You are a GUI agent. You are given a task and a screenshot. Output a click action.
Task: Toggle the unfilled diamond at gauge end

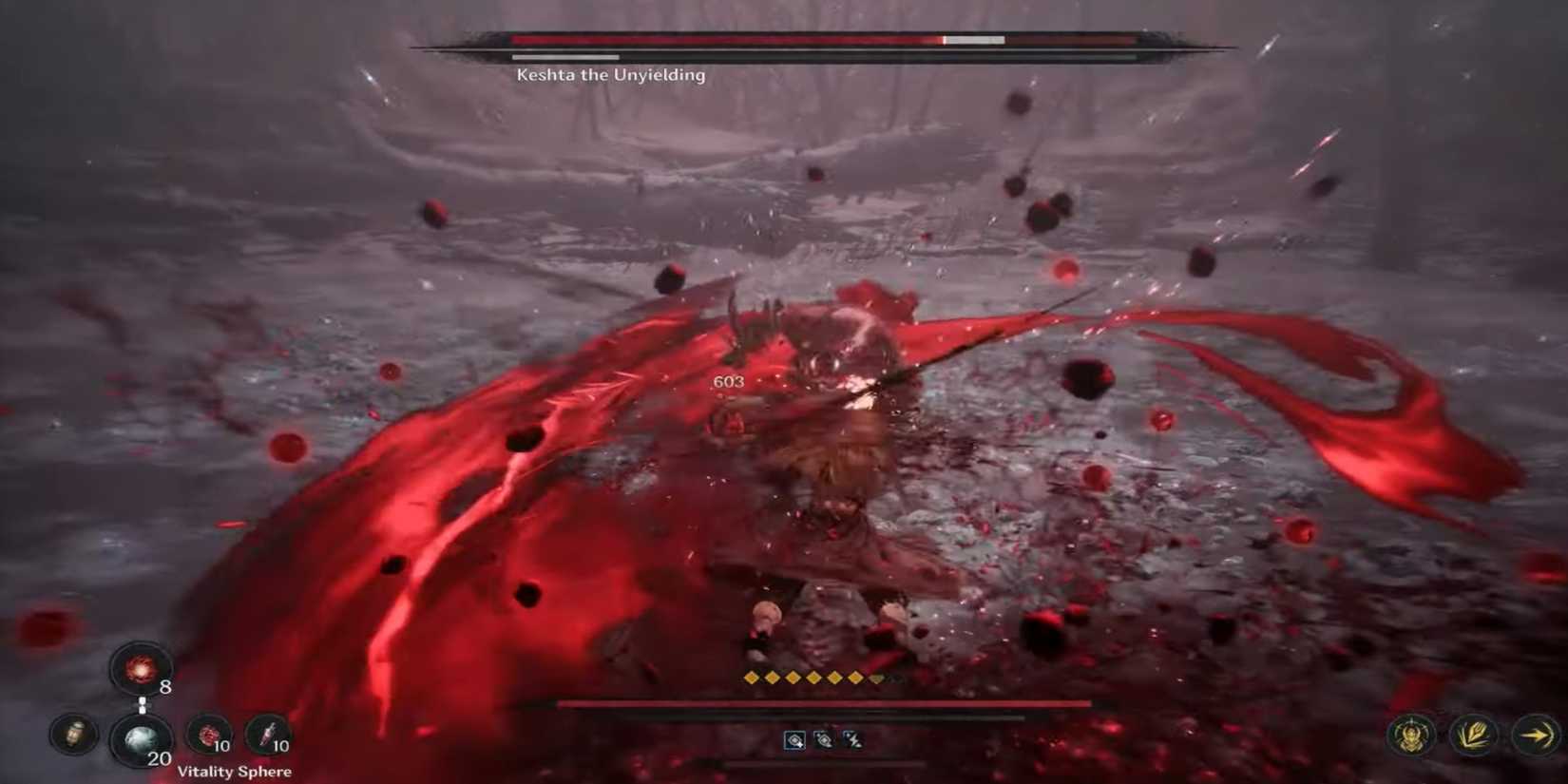tap(875, 679)
